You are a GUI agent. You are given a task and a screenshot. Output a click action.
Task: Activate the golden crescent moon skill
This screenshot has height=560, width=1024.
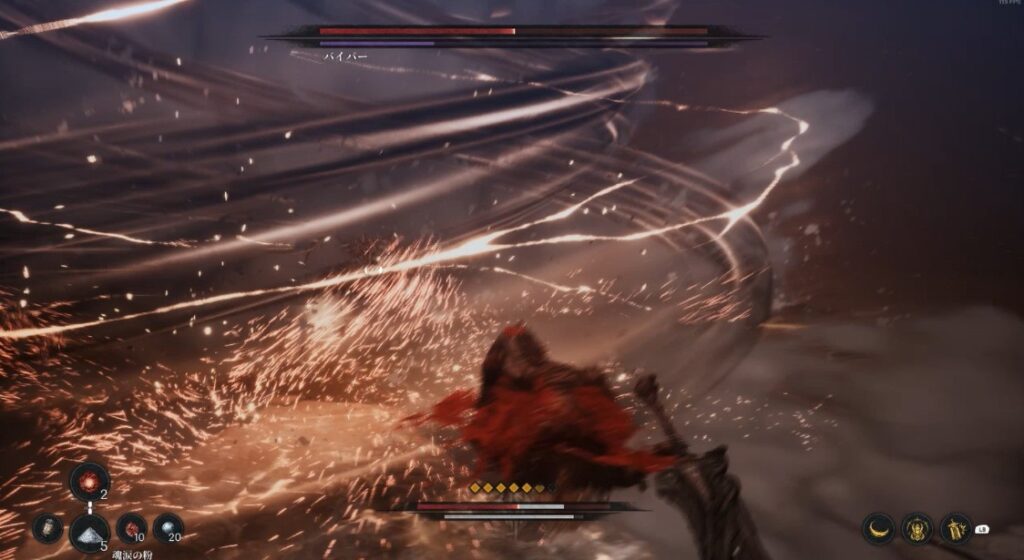878,527
